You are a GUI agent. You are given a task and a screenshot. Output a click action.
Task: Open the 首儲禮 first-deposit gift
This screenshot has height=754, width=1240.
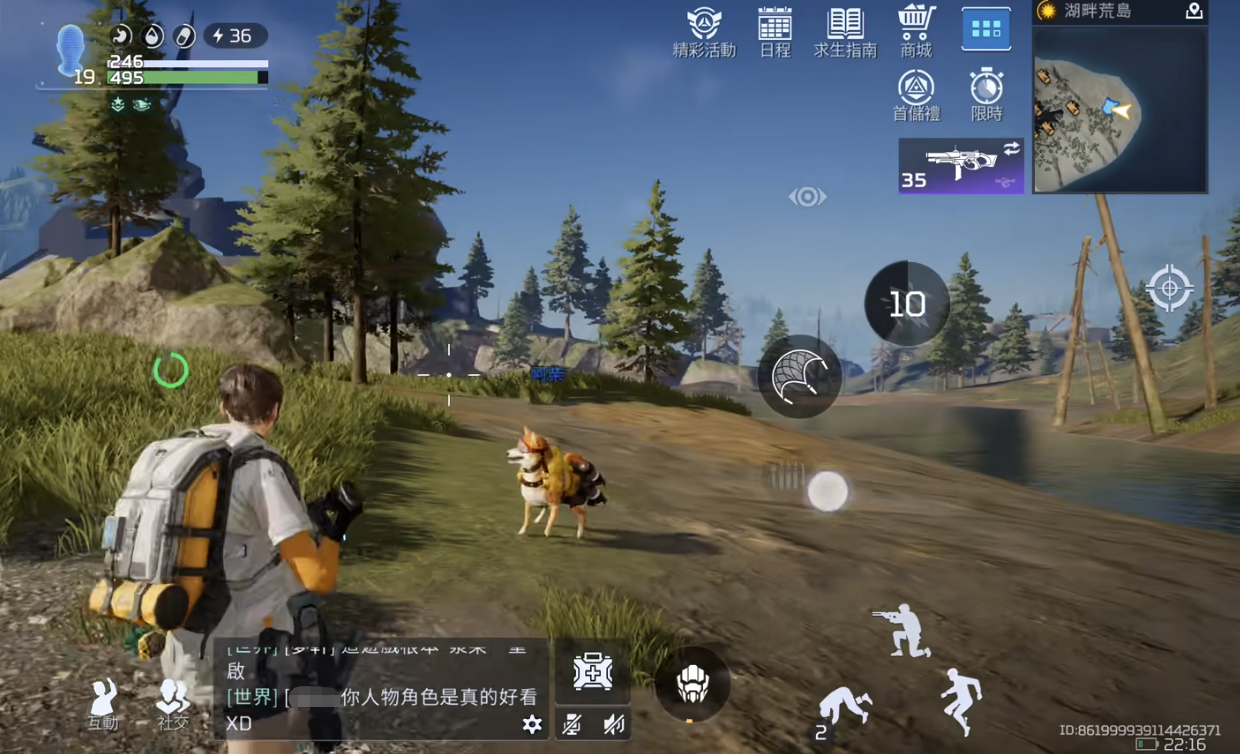(916, 96)
